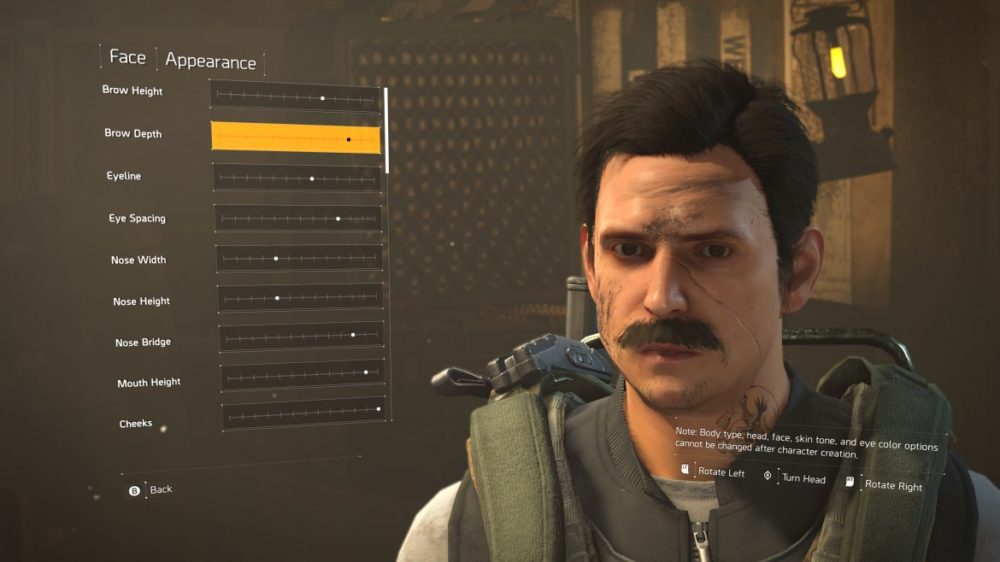This screenshot has width=1000, height=562.
Task: Change the Eye Spacing slider
Action: coord(298,218)
